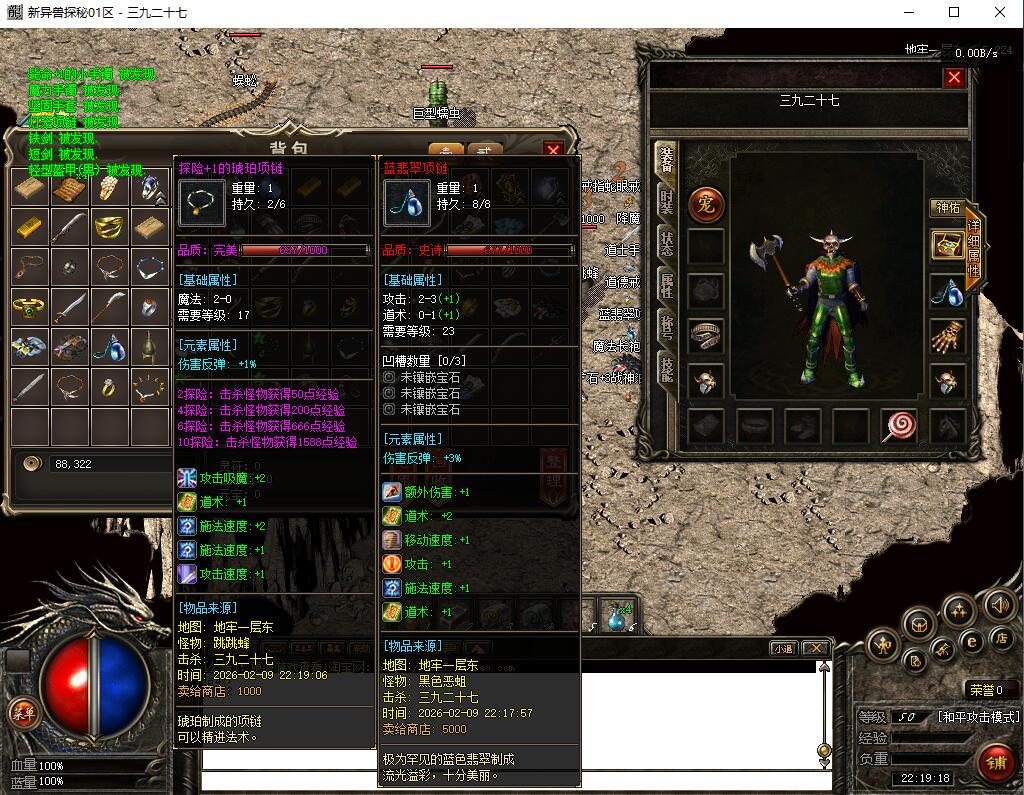Open the 铺 stall button
Image resolution: width=1024 pixels, height=795 pixels.
[994, 763]
